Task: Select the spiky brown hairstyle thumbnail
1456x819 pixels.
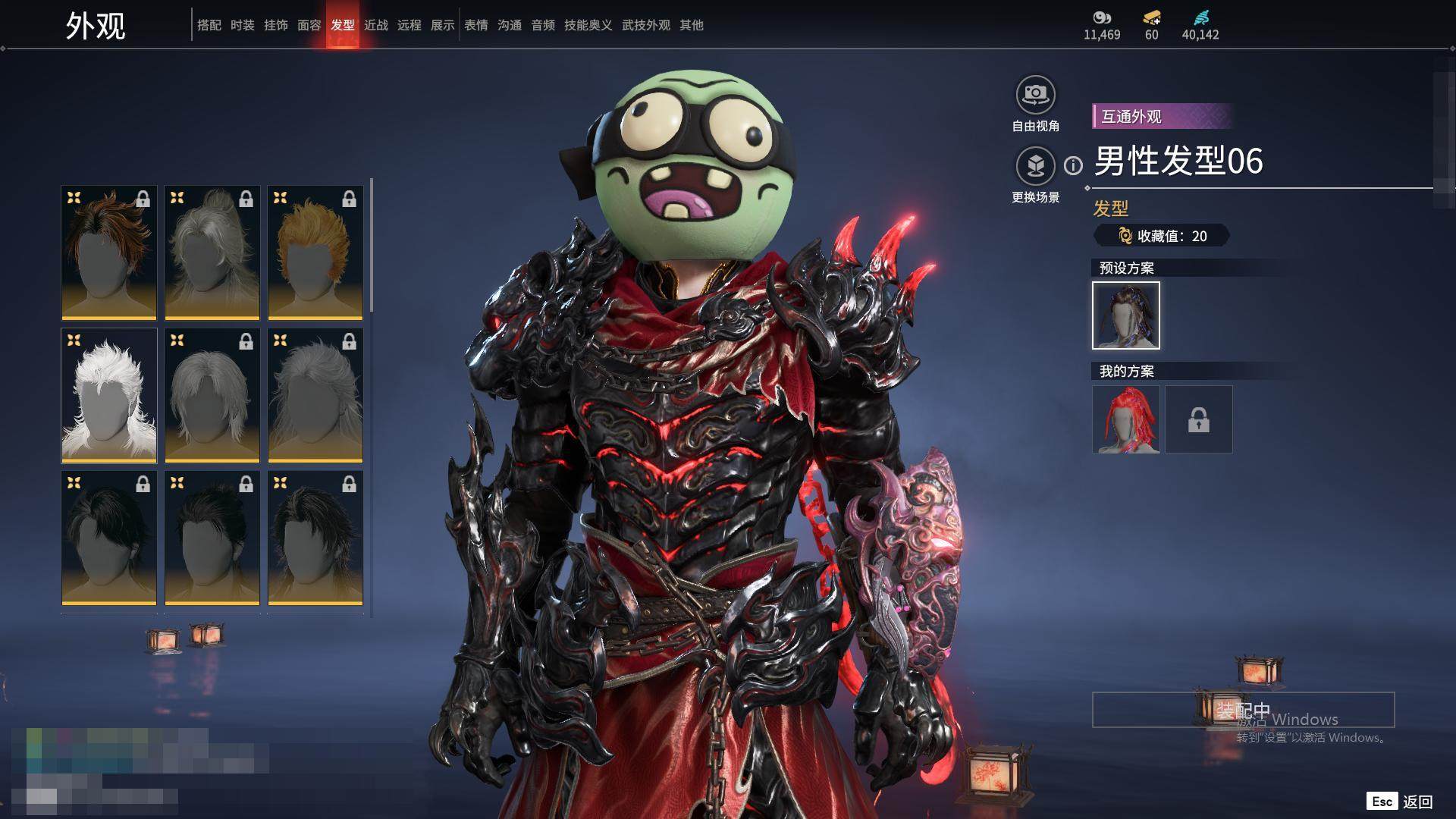Action: [109, 253]
